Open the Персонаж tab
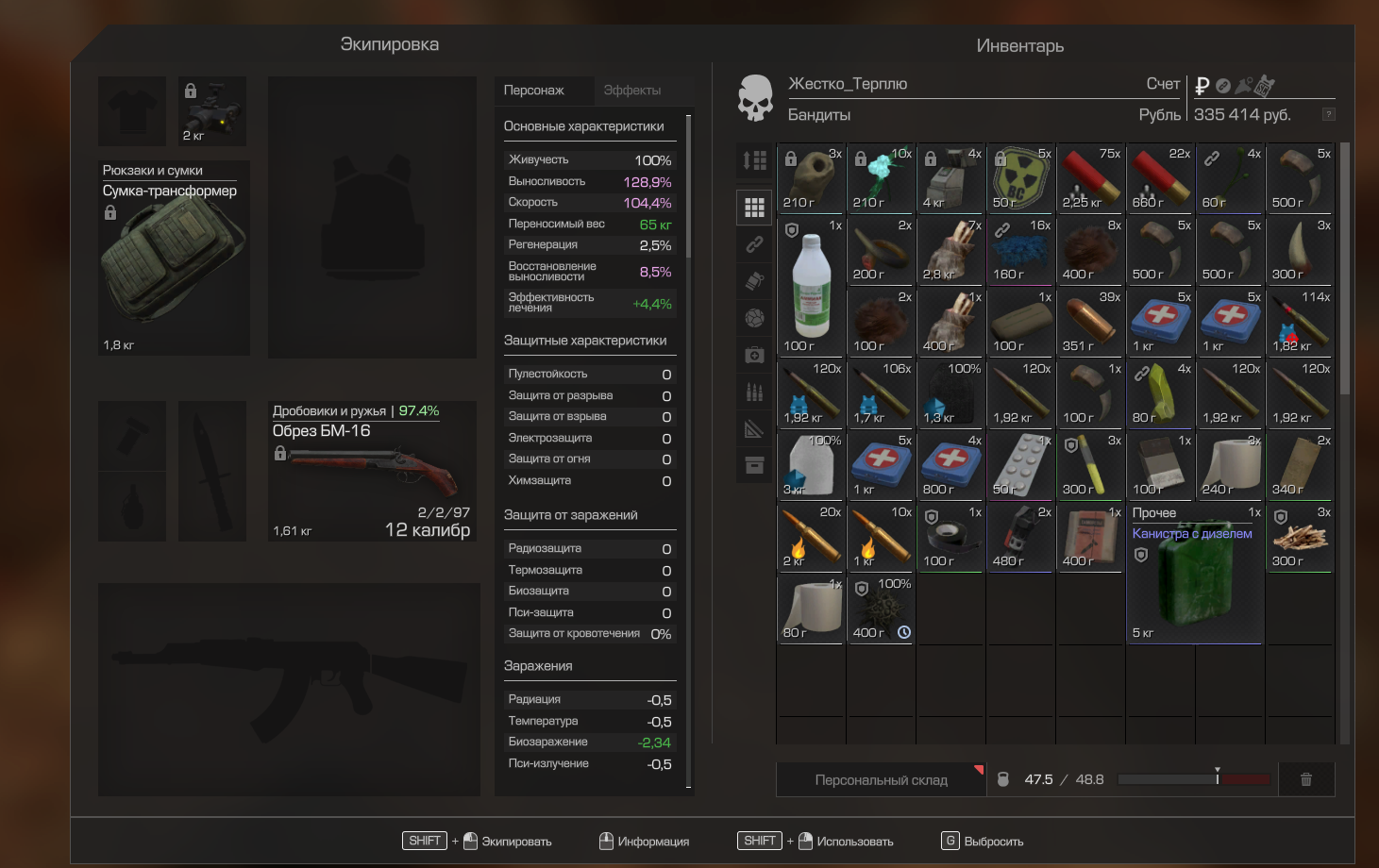Viewport: 1379px width, 868px height. (534, 91)
